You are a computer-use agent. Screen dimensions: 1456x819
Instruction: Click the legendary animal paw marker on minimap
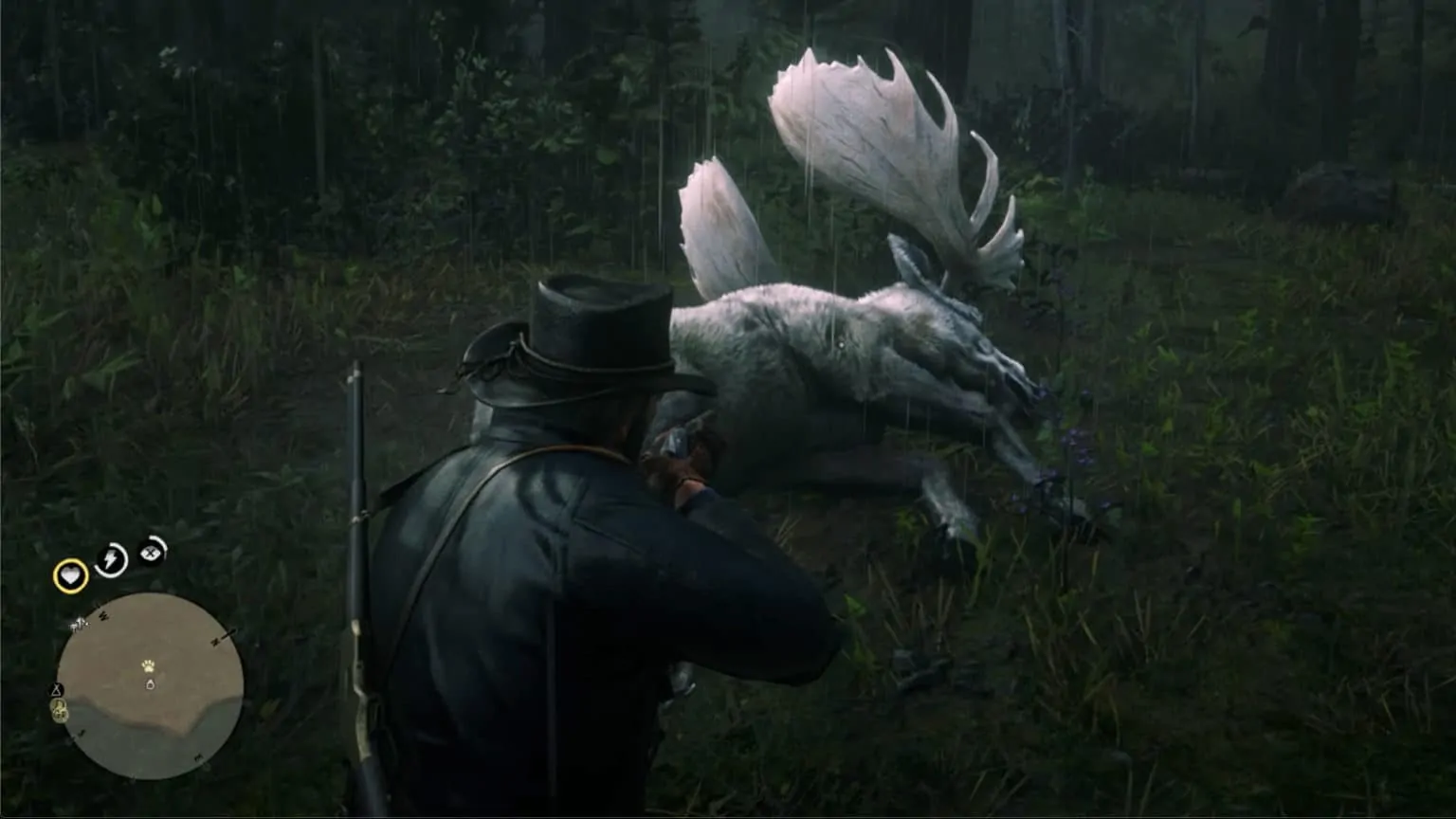pyautogui.click(x=148, y=666)
